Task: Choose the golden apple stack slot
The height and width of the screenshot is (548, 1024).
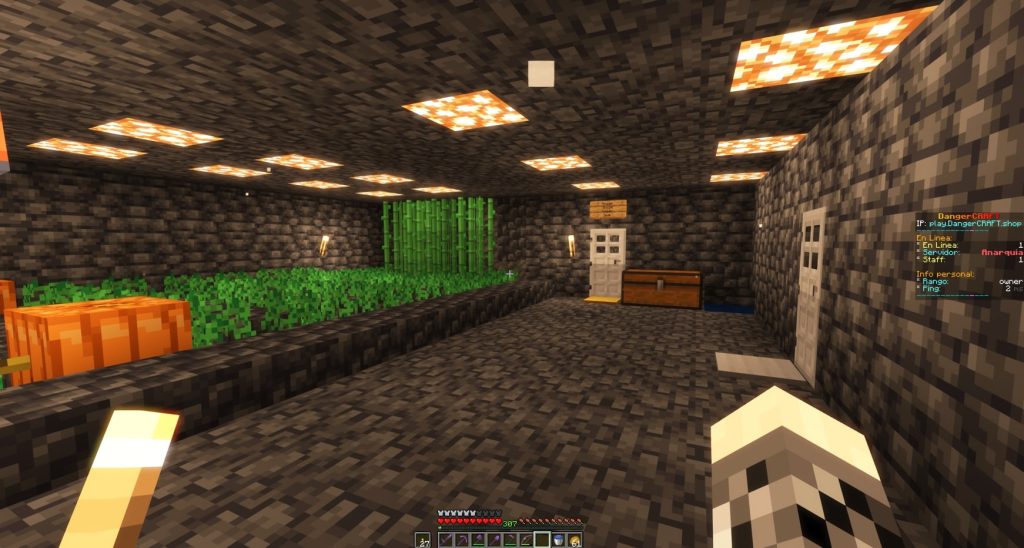Action: 574,540
